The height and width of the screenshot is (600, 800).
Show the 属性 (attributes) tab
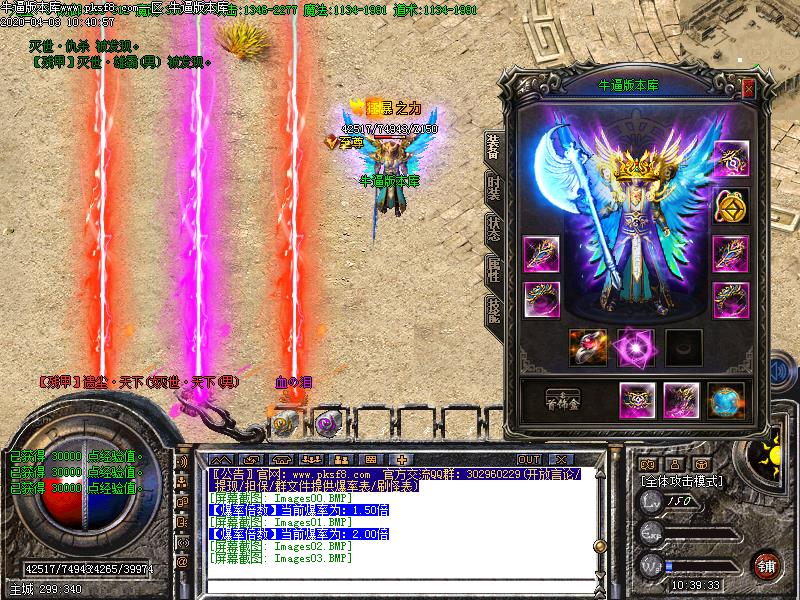[493, 266]
